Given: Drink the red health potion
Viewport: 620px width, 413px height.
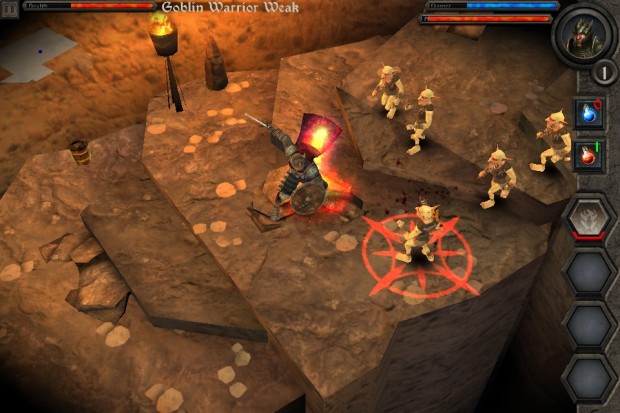Looking at the screenshot, I should pos(589,156).
